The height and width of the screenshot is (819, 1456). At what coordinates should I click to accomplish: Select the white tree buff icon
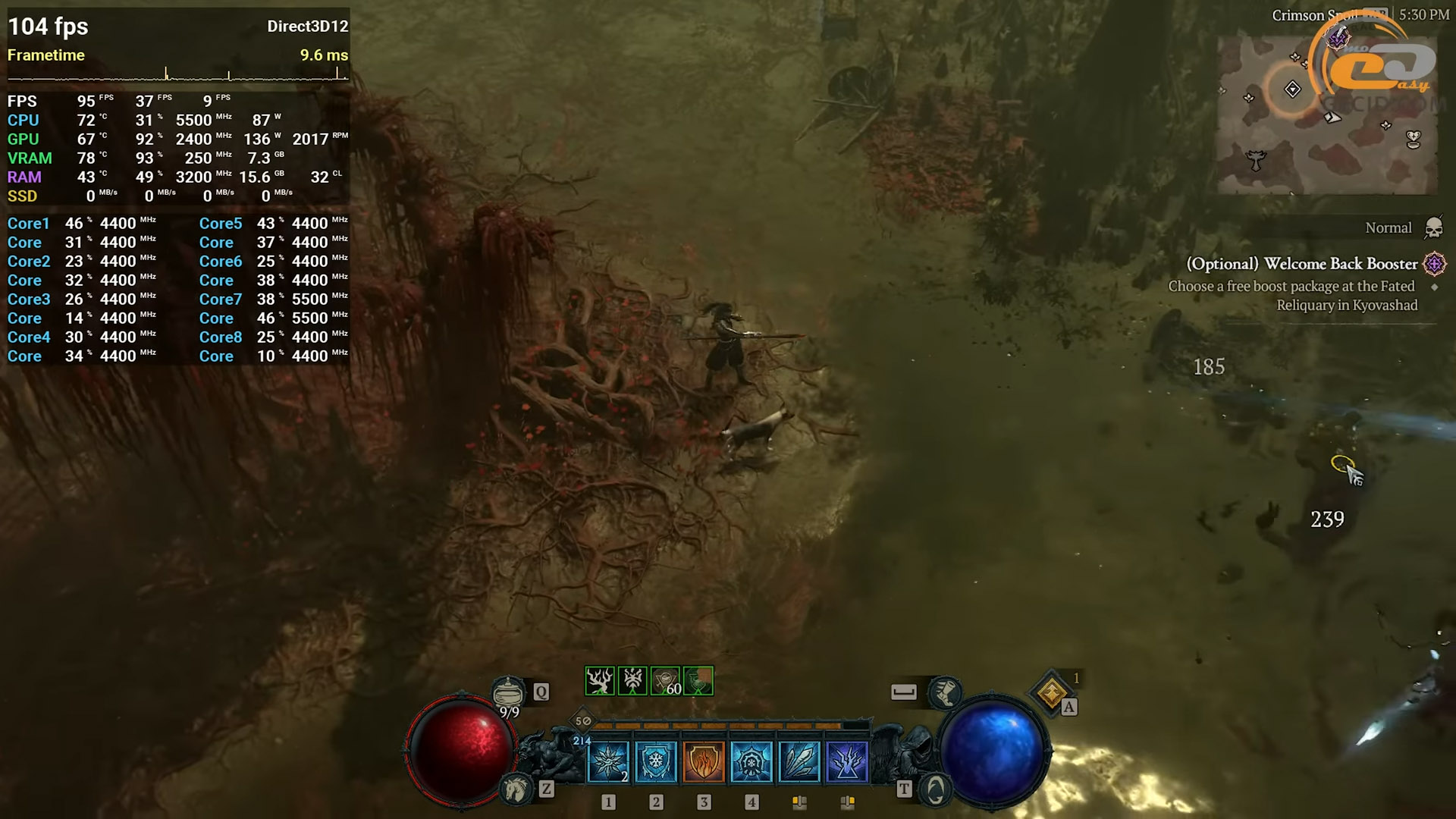coord(599,681)
